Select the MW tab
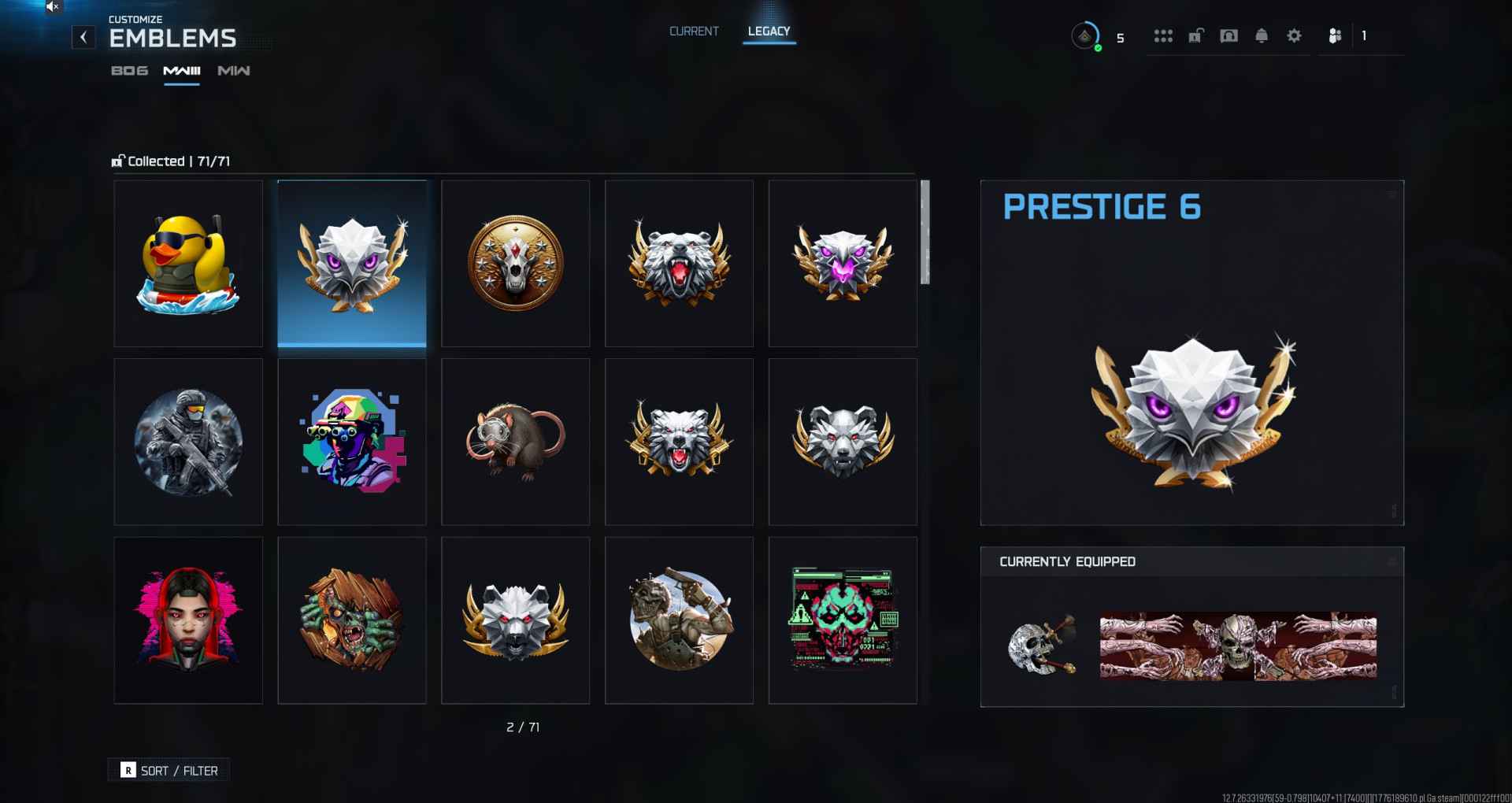 click(x=232, y=70)
